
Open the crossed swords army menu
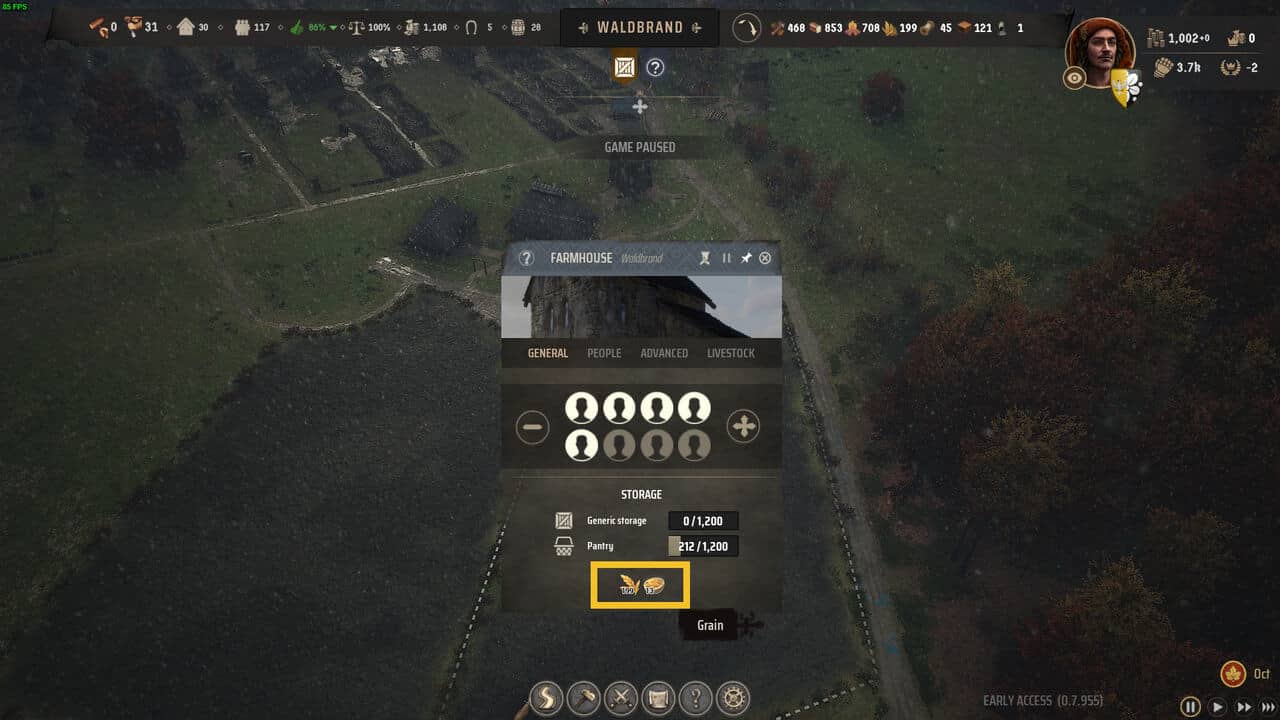(x=622, y=697)
